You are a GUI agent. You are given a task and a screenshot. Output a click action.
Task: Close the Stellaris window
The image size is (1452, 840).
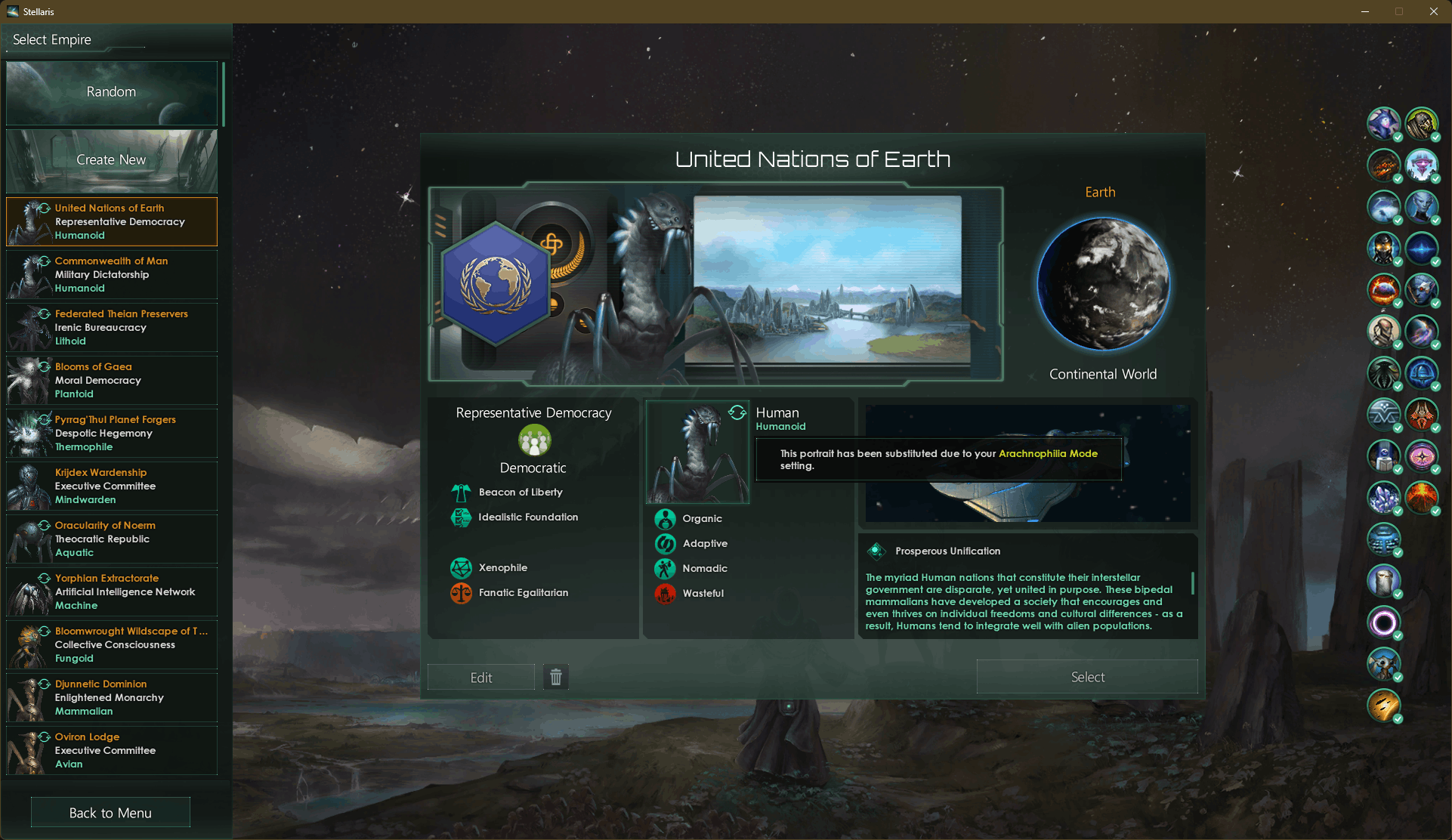(1433, 11)
